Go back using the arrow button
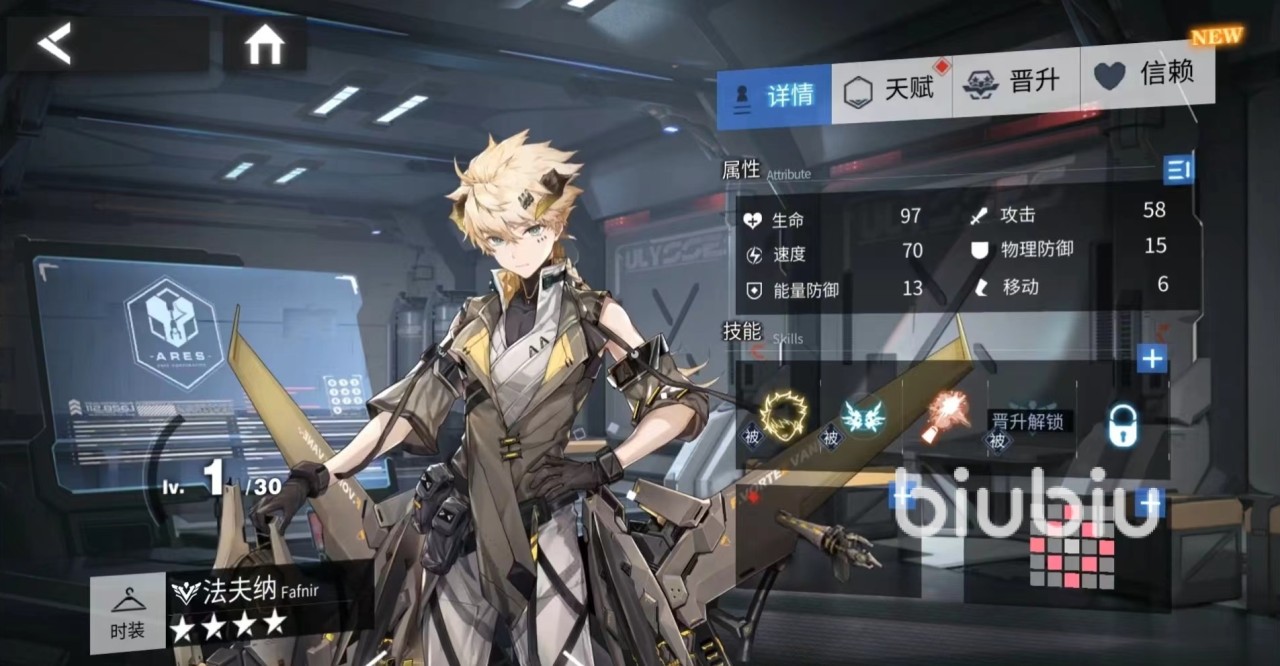The image size is (1280, 666). click(55, 44)
